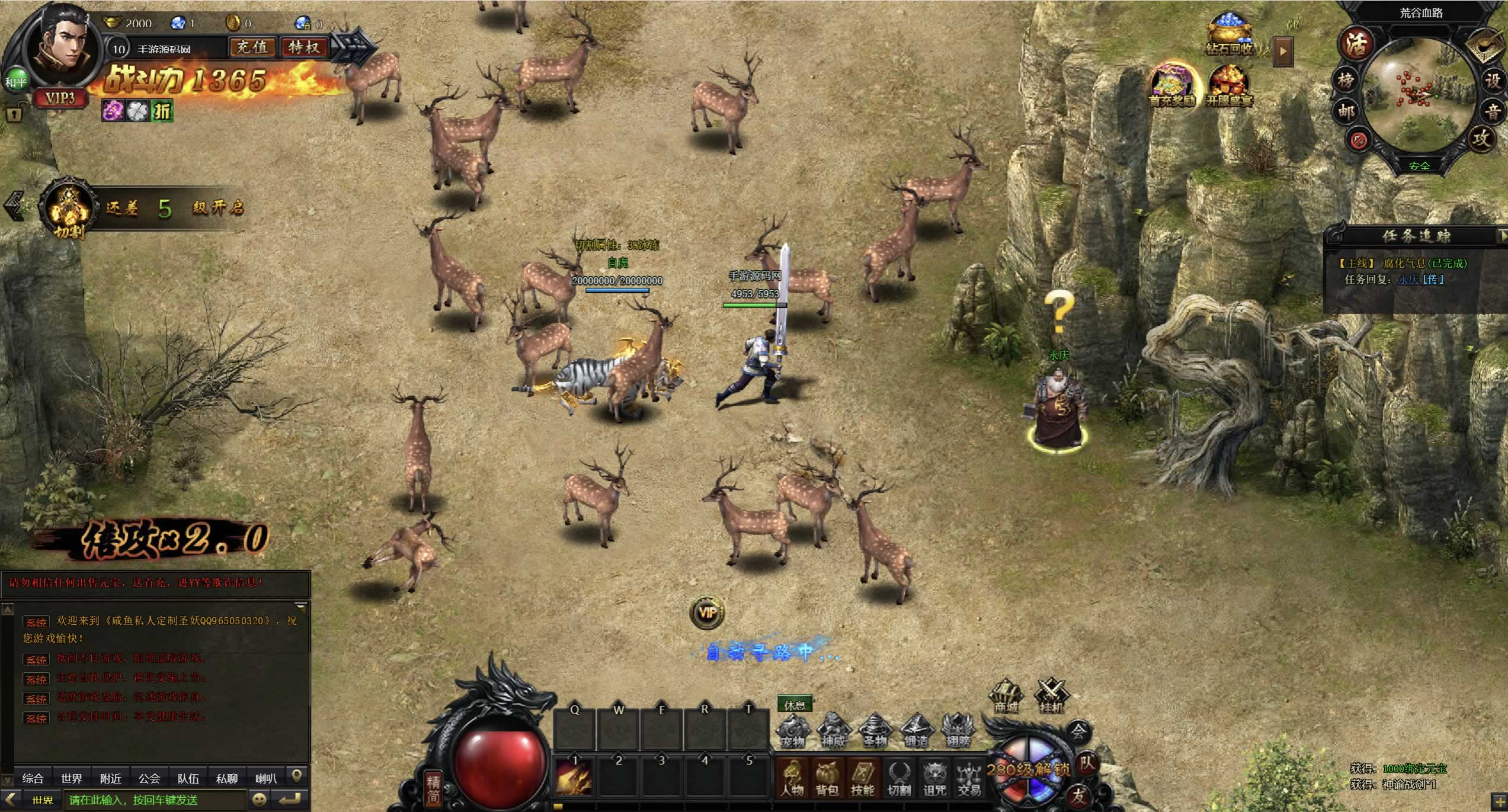Open the 特权 privileges button
Viewport: 1508px width, 812px height.
click(x=304, y=47)
